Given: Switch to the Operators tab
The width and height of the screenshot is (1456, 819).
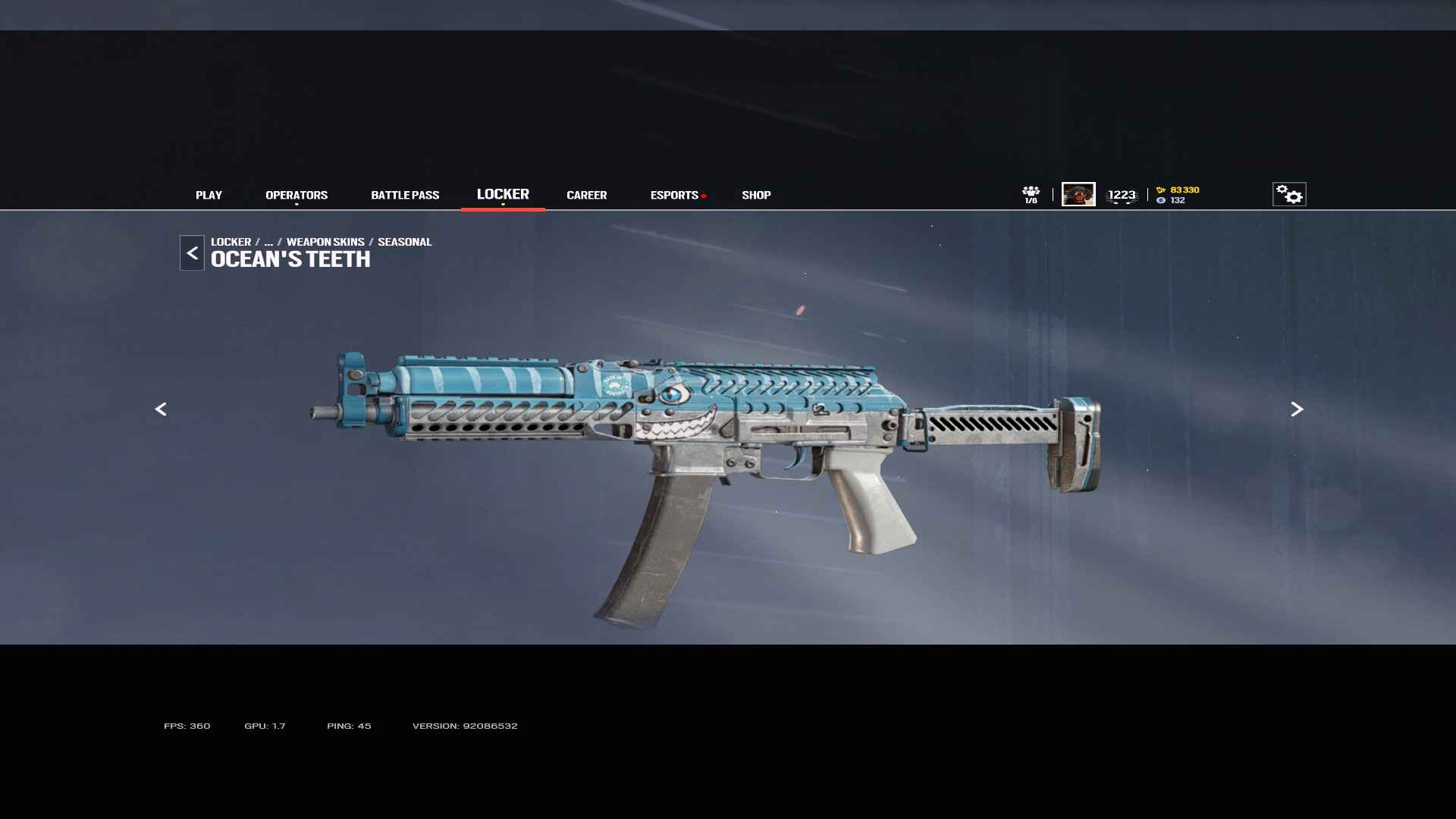Looking at the screenshot, I should coord(297,195).
